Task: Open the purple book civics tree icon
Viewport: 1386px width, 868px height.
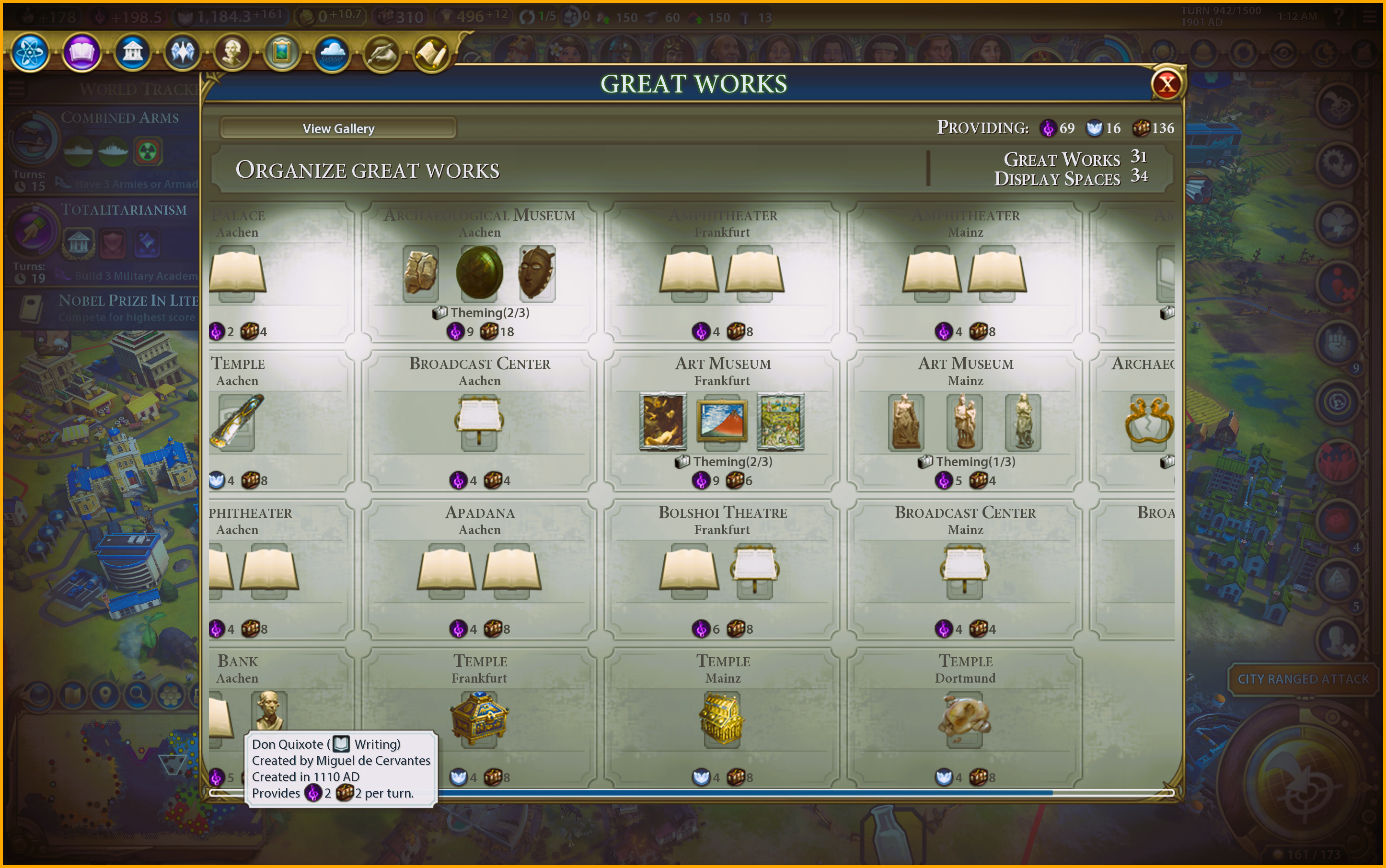Action: pyautogui.click(x=81, y=53)
